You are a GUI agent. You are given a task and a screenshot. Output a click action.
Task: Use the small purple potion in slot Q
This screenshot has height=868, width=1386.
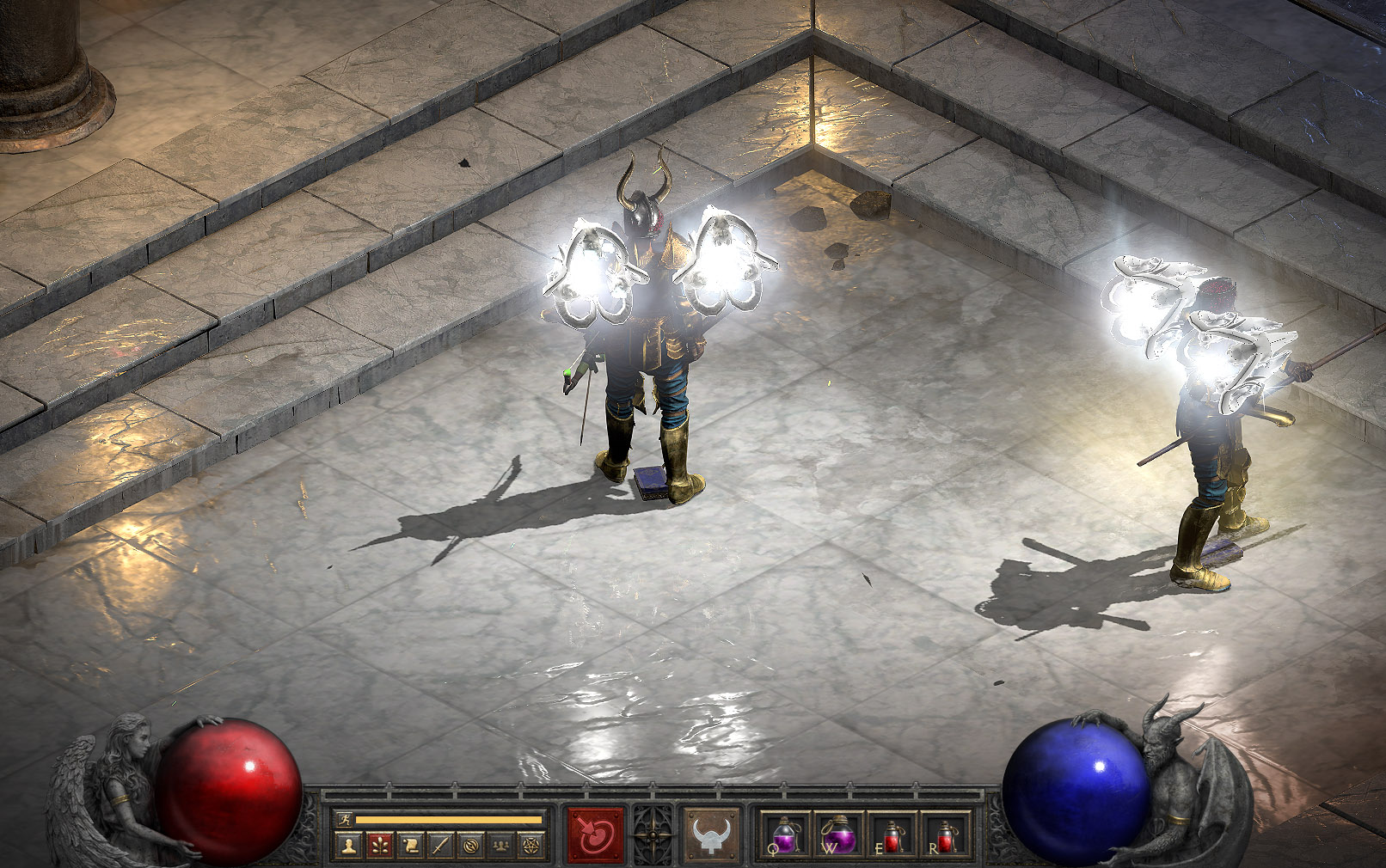click(x=785, y=834)
